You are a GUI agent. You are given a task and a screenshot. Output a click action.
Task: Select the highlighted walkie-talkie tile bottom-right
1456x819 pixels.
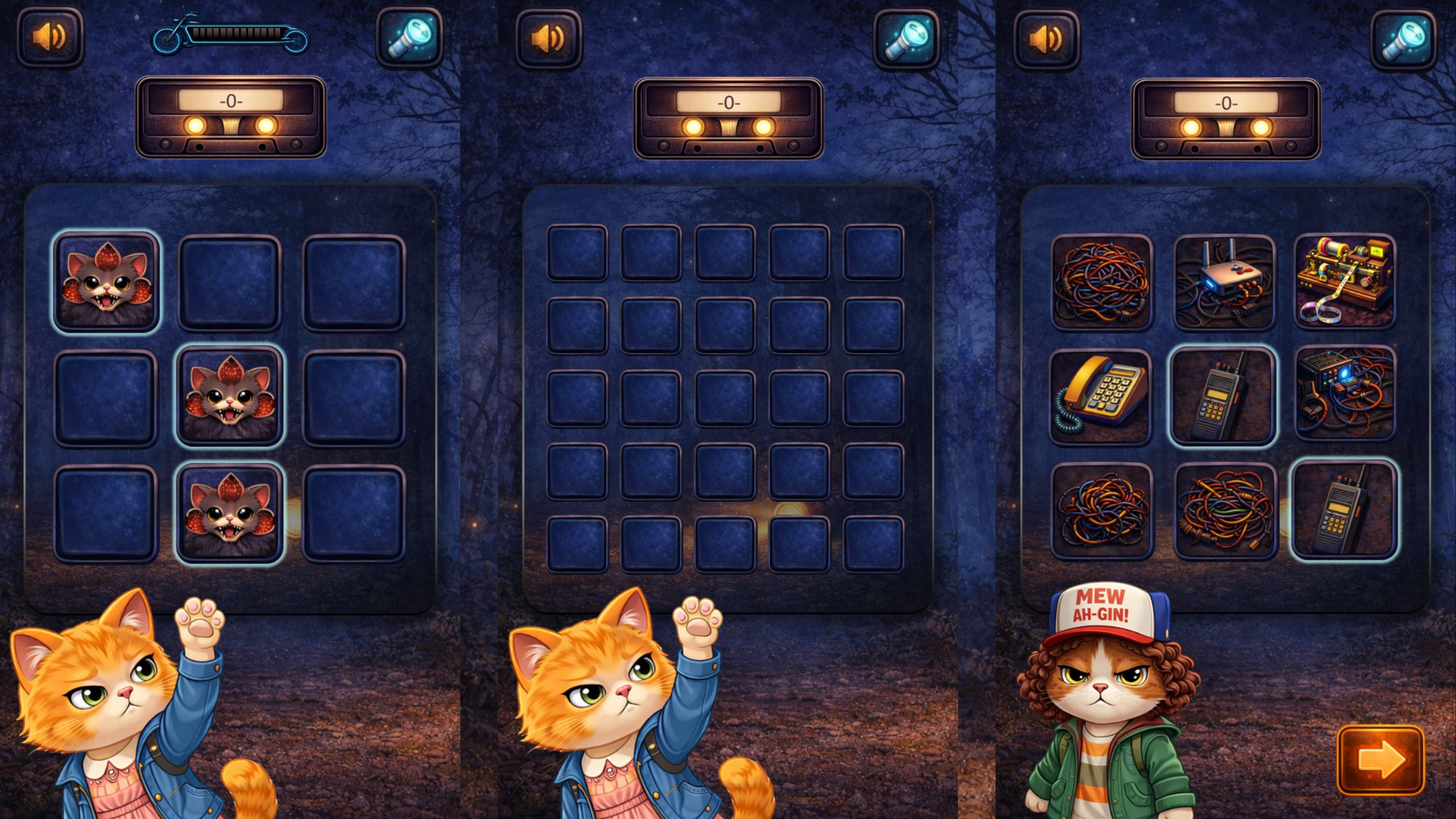point(1345,511)
